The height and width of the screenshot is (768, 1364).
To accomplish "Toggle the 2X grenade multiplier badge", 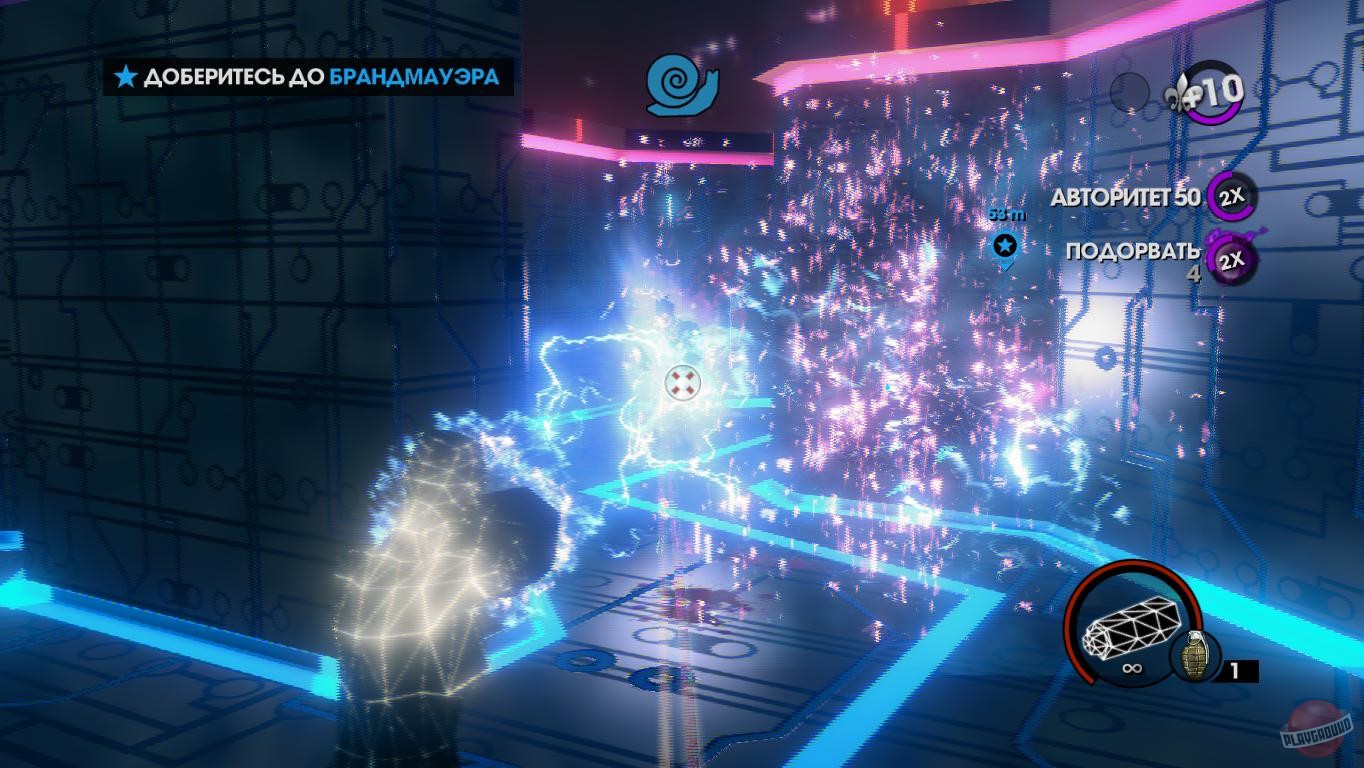I will click(1231, 258).
